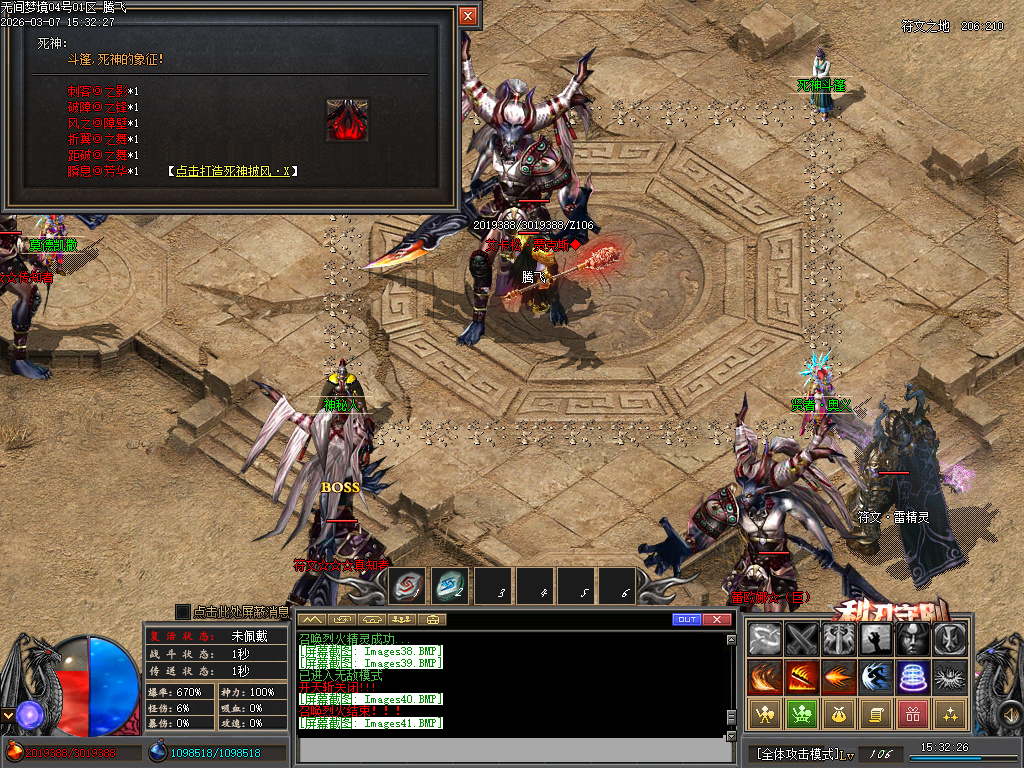Activate the crossed swords skill icon

(802, 639)
